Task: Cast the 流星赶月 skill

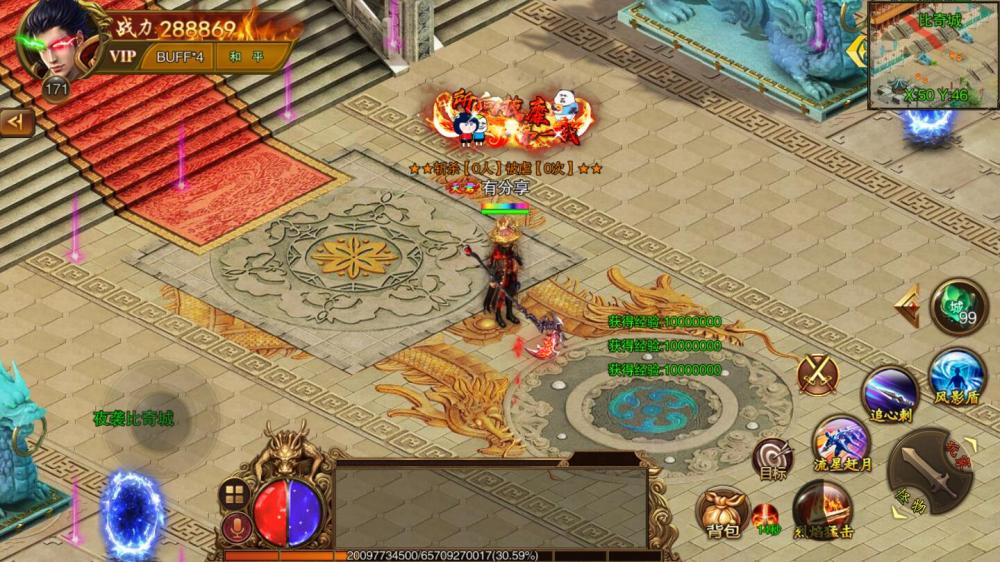Action: coord(840,442)
